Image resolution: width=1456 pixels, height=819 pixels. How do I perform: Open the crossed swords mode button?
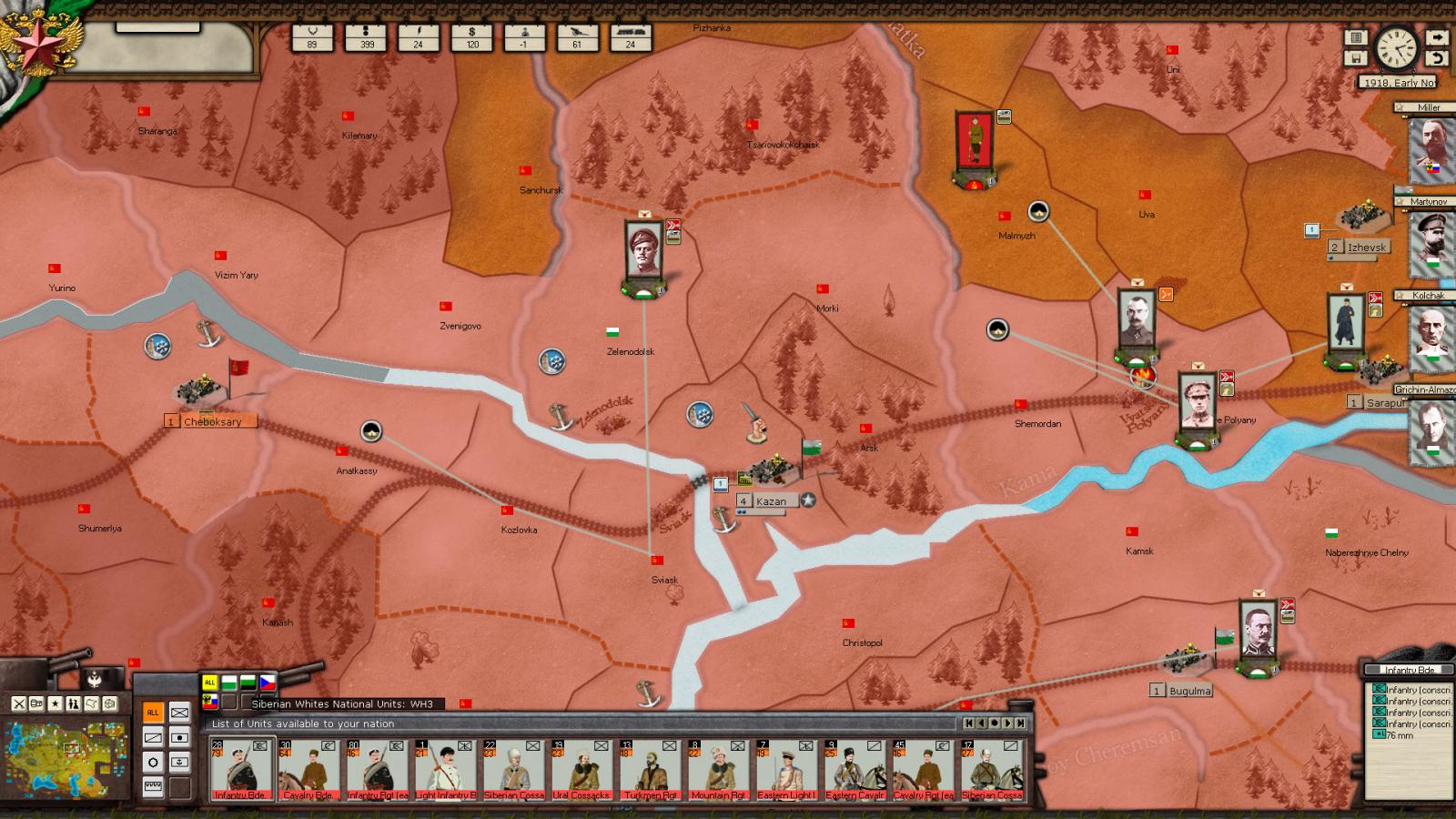tap(18, 703)
